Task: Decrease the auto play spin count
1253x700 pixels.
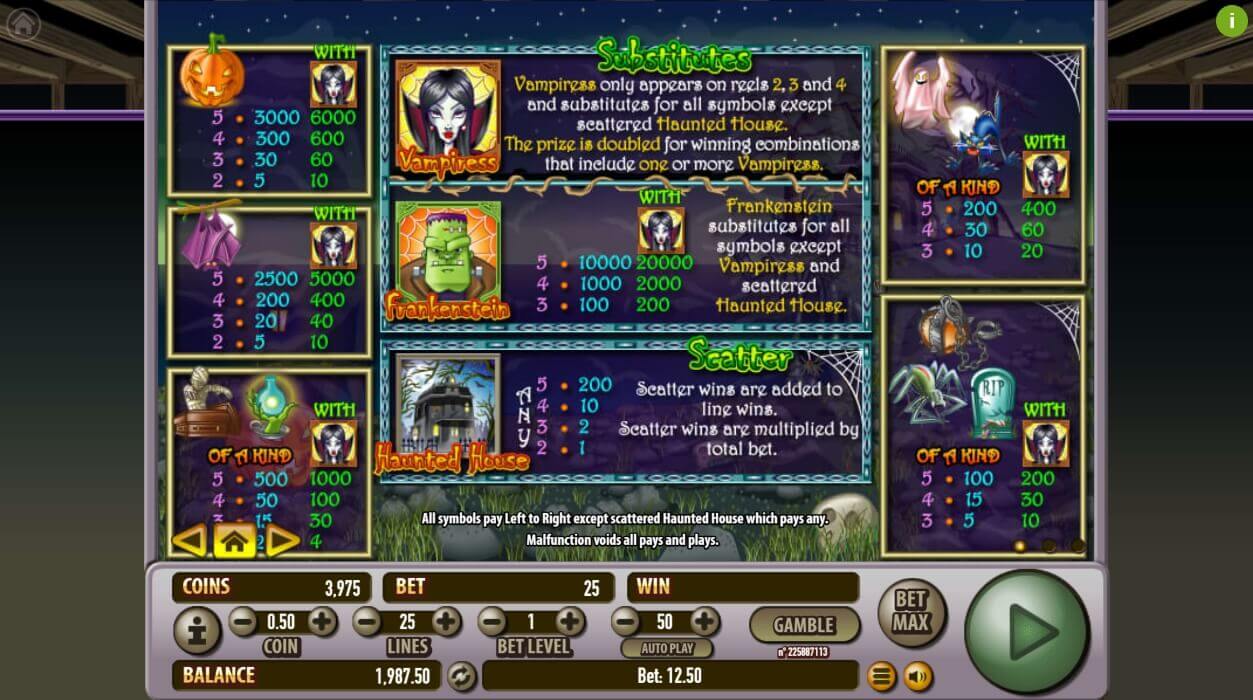Action: 625,622
